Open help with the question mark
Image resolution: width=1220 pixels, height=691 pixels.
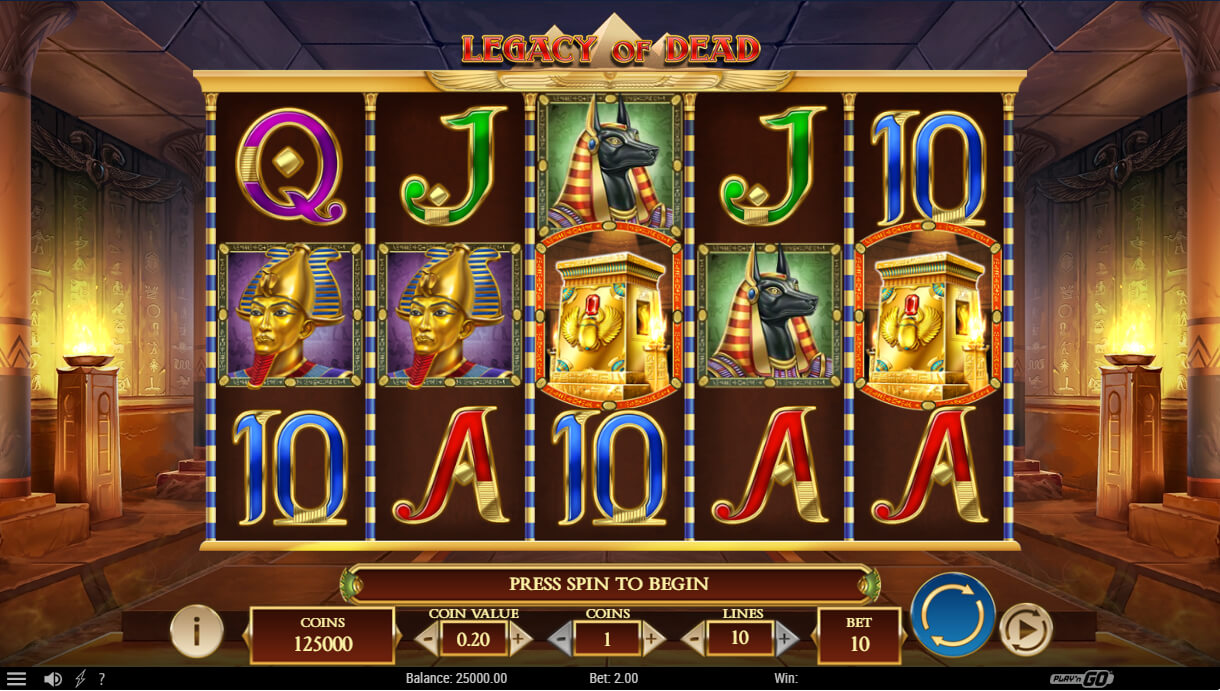[x=101, y=679]
